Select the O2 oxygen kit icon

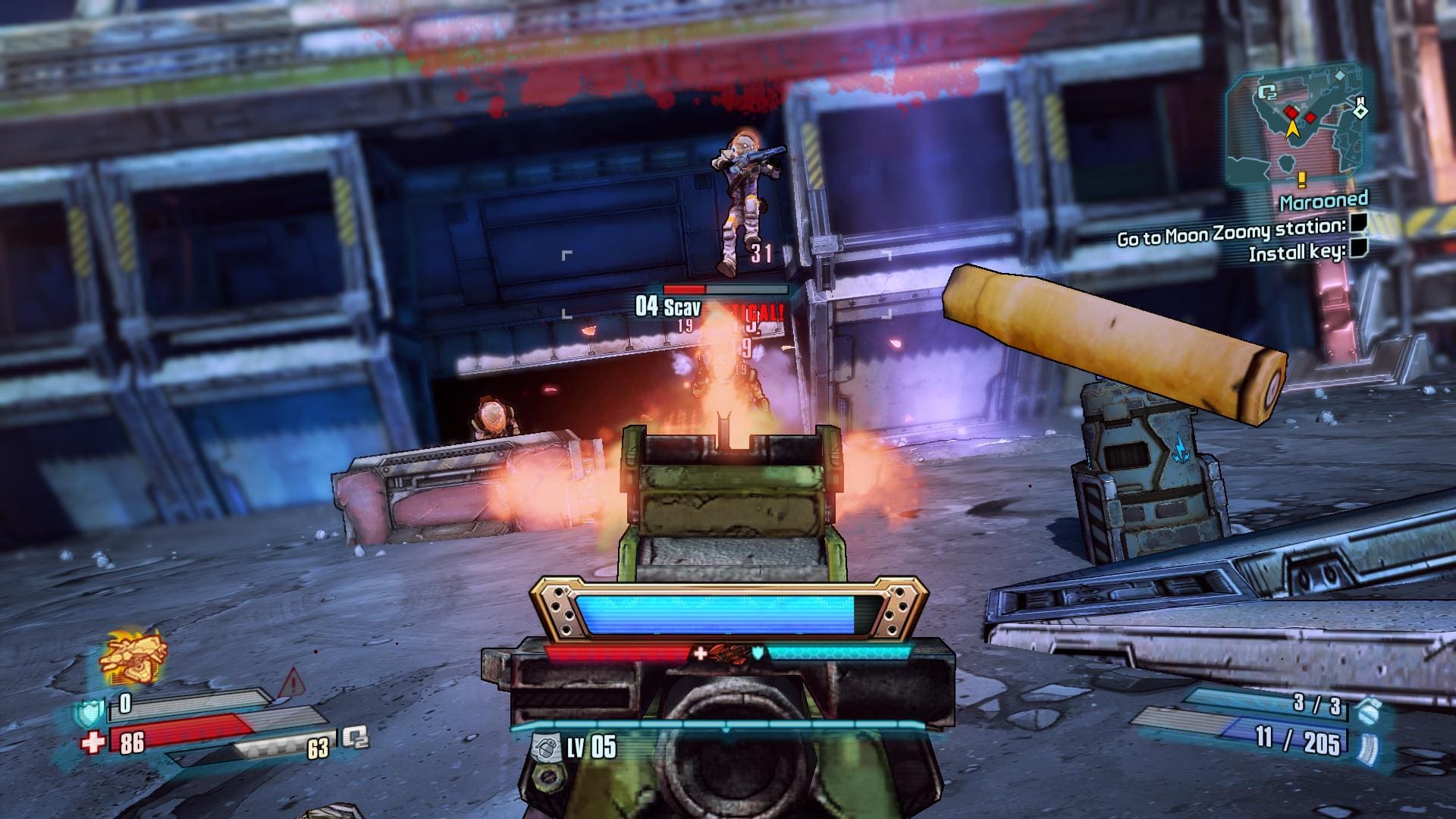coord(354,737)
